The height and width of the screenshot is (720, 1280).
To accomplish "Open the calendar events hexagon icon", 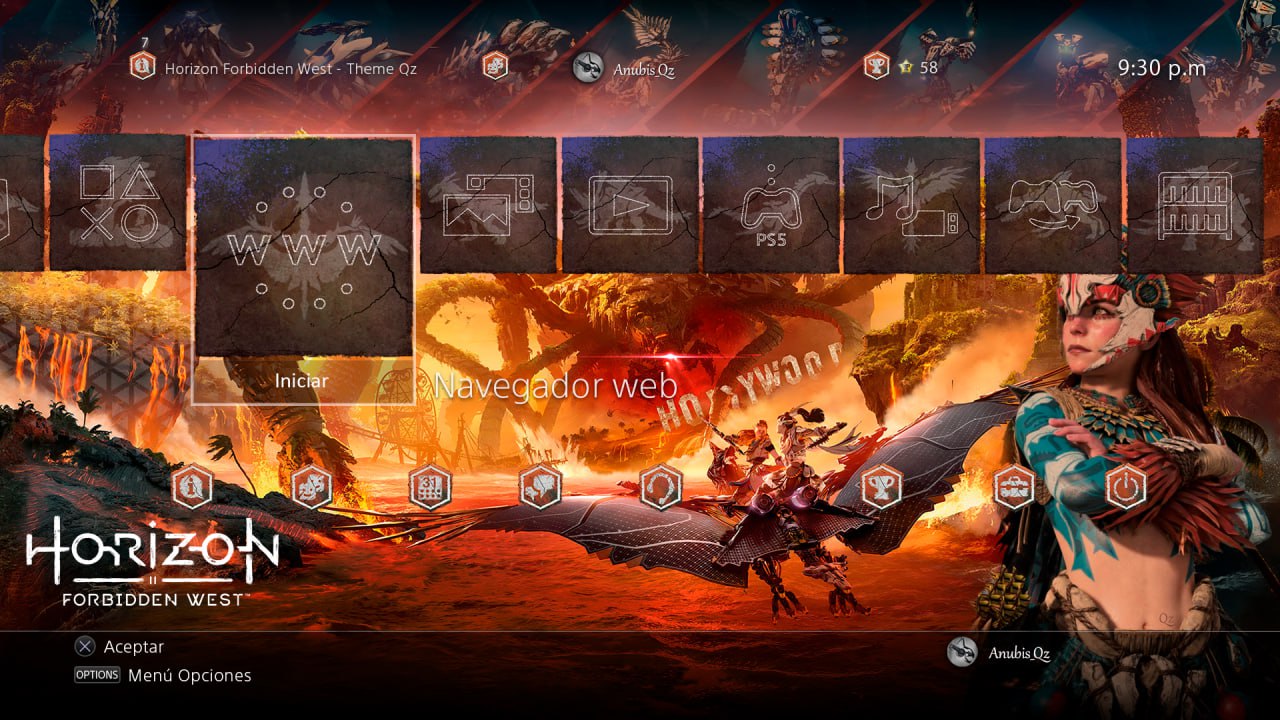I will (431, 488).
